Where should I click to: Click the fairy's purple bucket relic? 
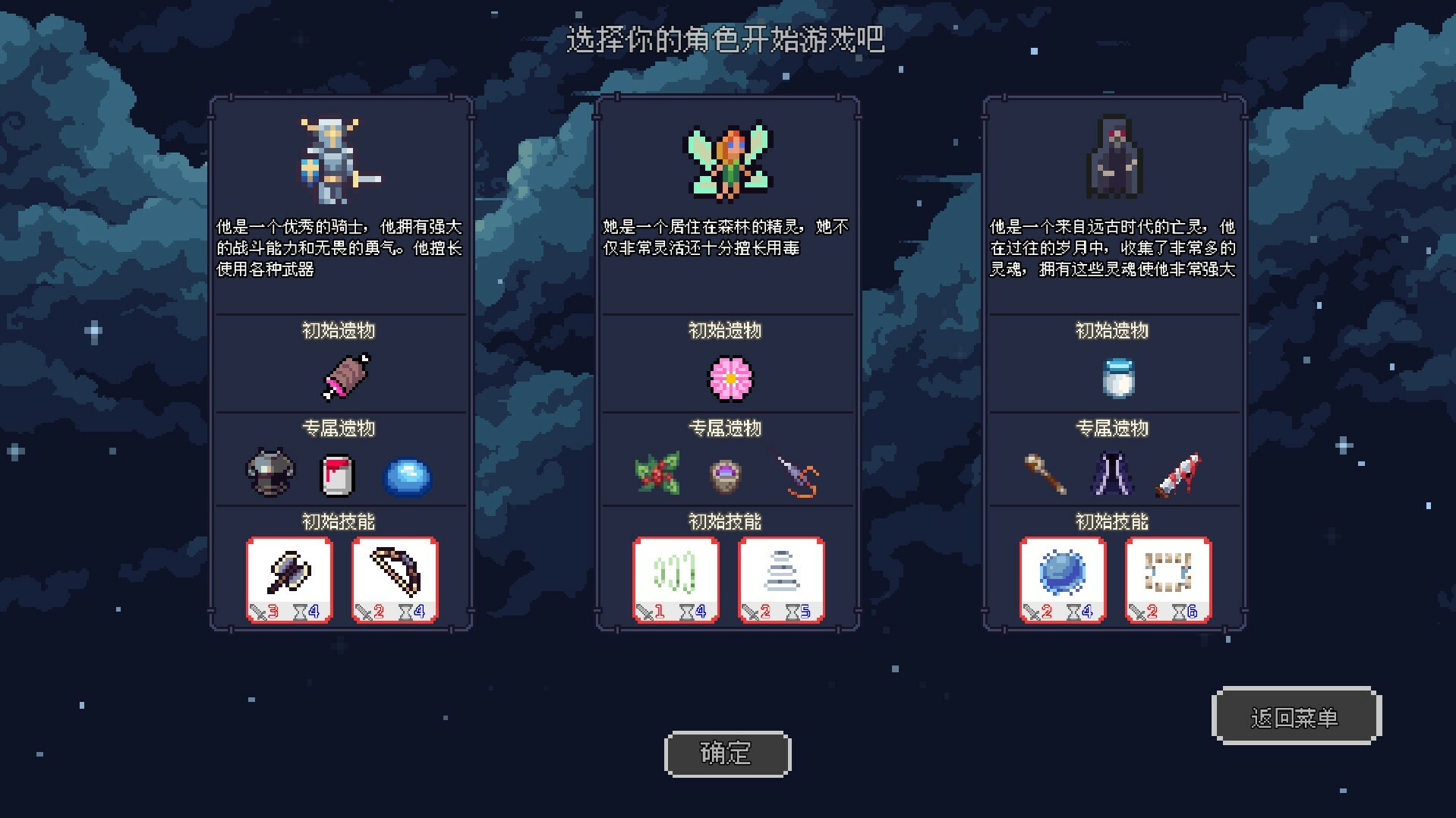(x=727, y=473)
